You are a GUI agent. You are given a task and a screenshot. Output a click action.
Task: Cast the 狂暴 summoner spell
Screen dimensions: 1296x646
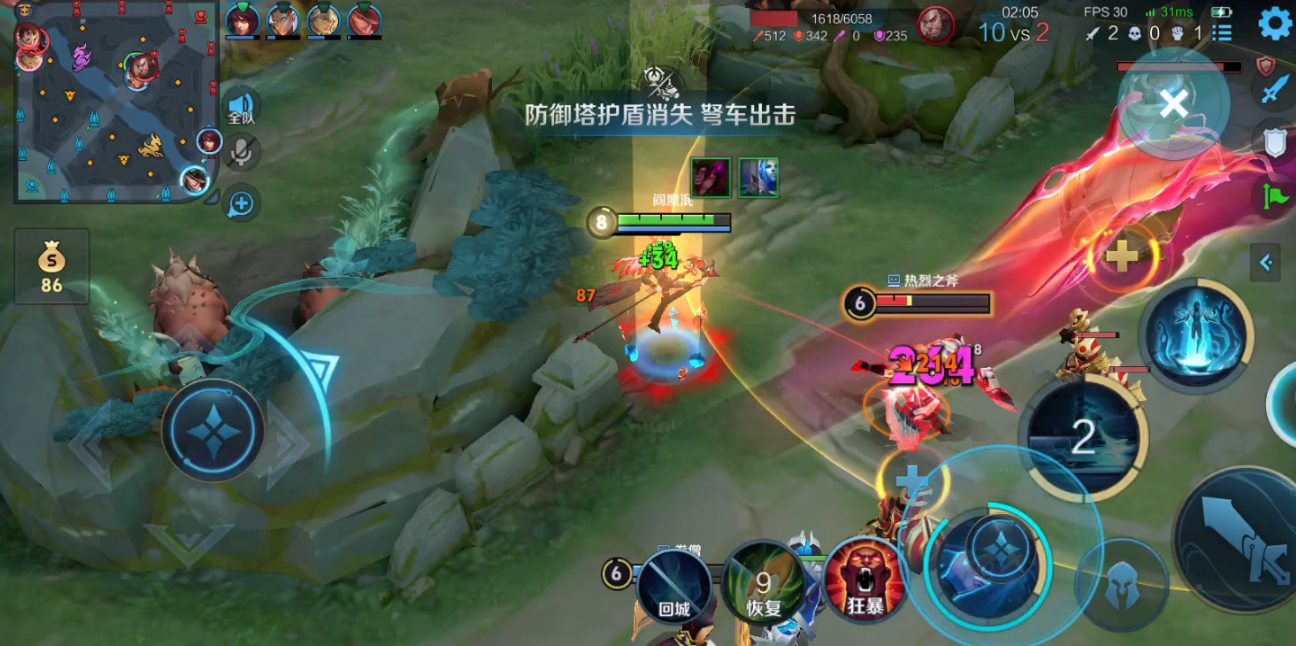click(x=864, y=580)
